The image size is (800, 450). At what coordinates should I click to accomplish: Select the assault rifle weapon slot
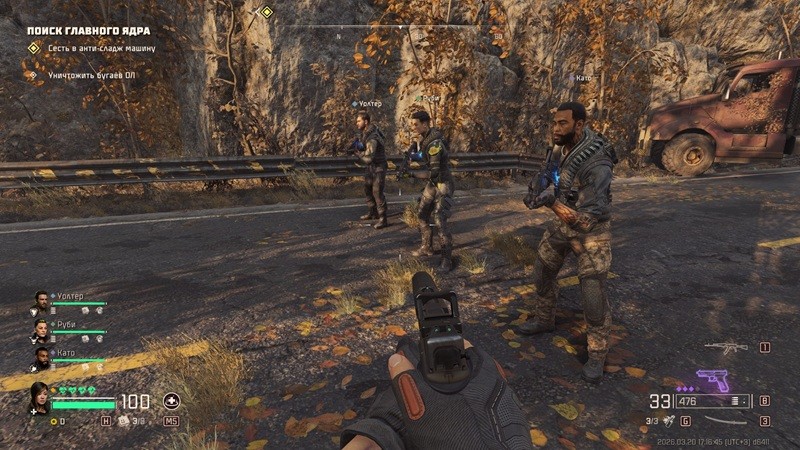pos(726,349)
